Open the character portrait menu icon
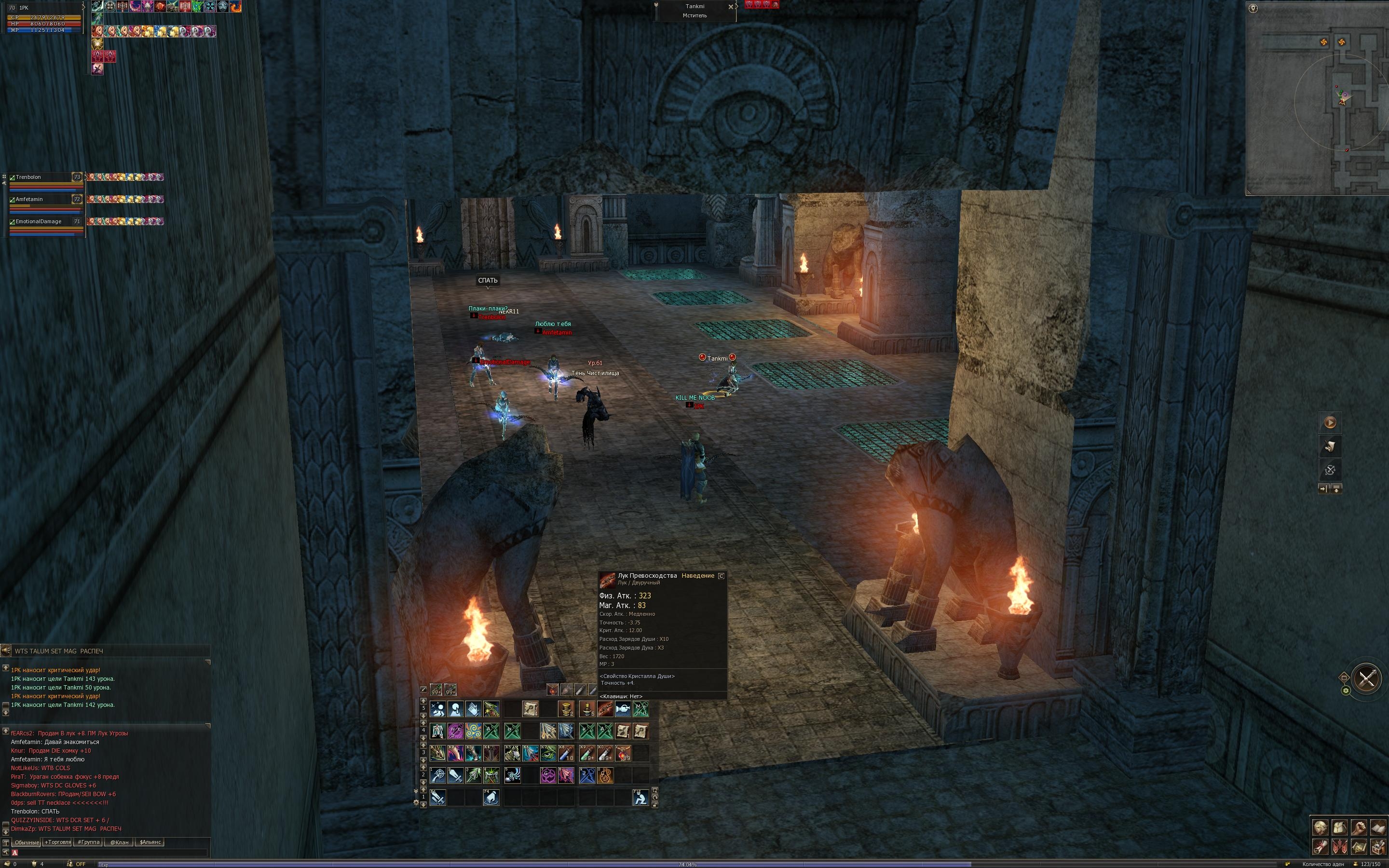 1320,827
